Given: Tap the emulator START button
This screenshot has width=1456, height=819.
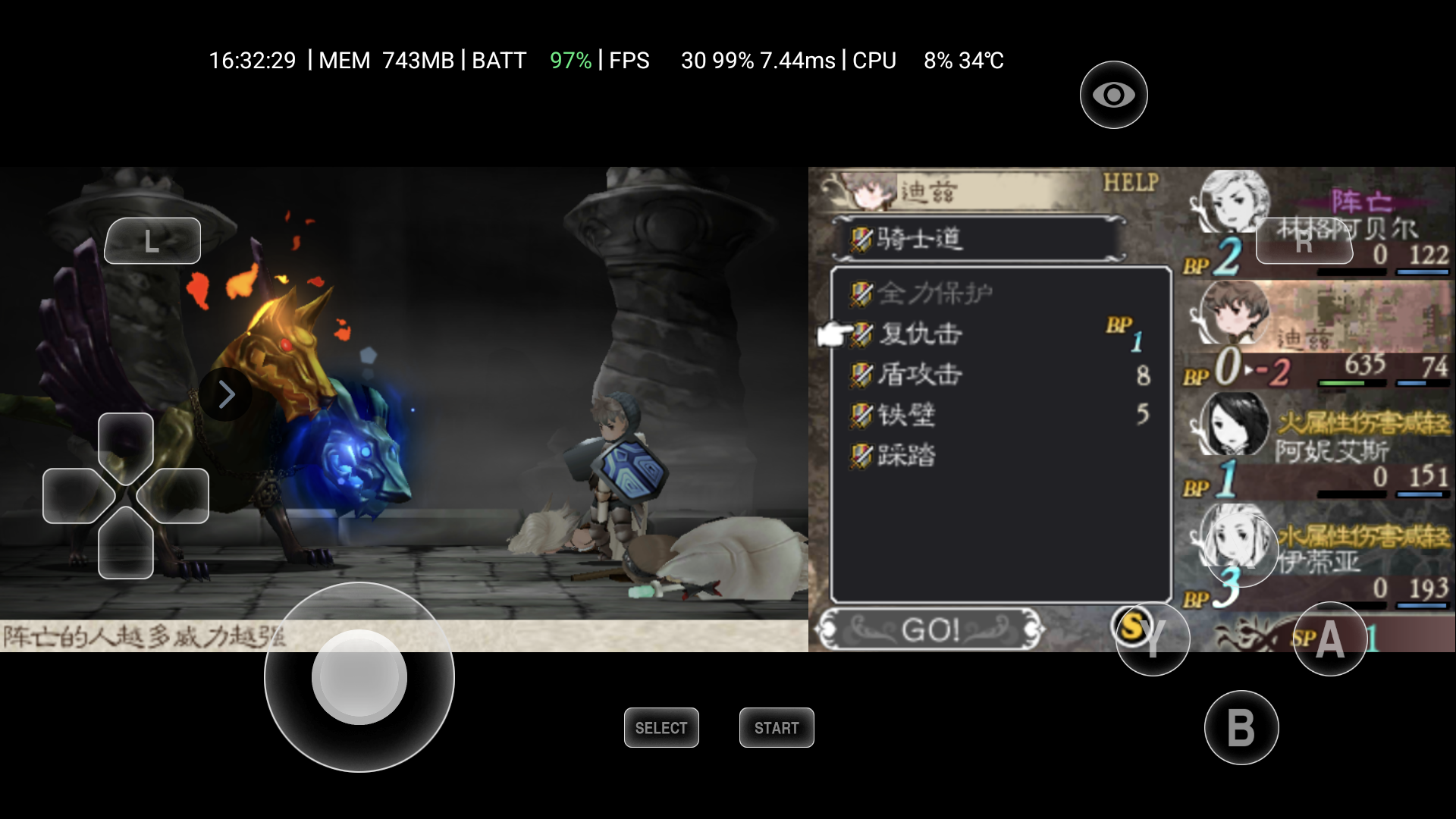Looking at the screenshot, I should pyautogui.click(x=777, y=728).
